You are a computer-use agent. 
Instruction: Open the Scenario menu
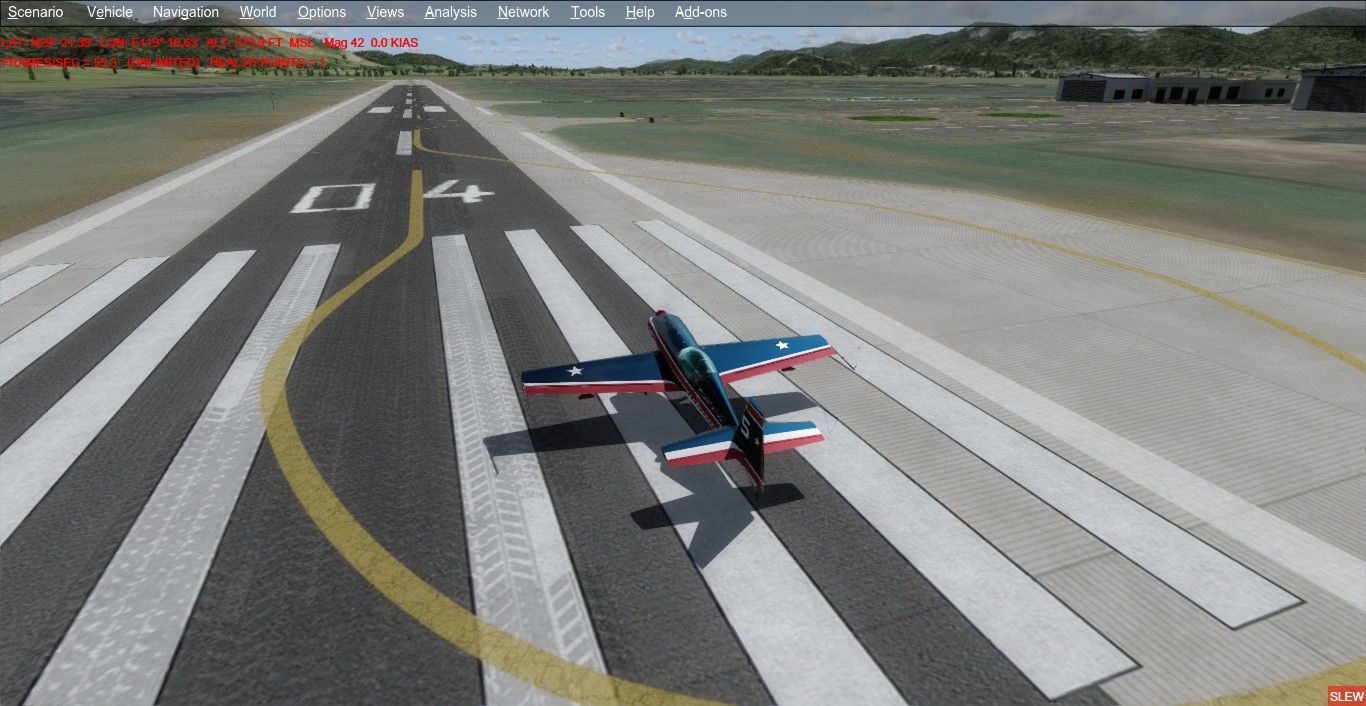[x=36, y=12]
